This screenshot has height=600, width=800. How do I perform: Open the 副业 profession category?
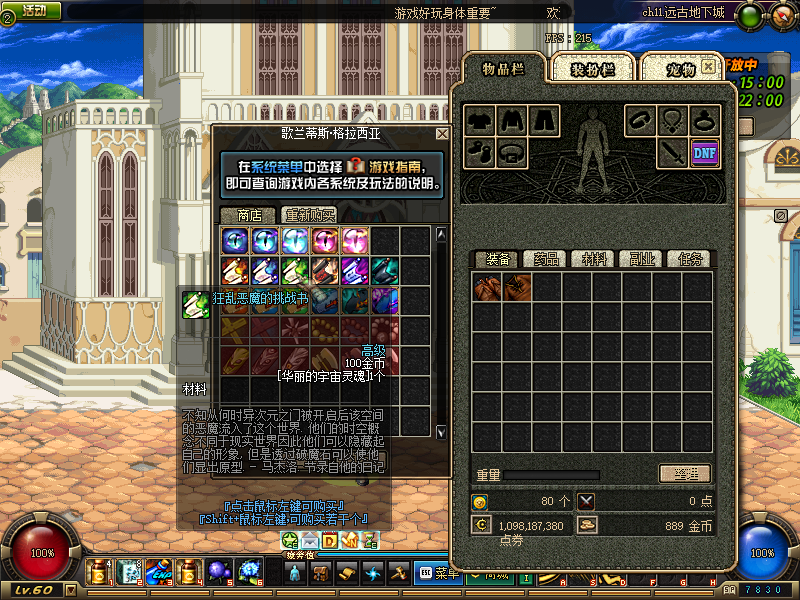(642, 259)
